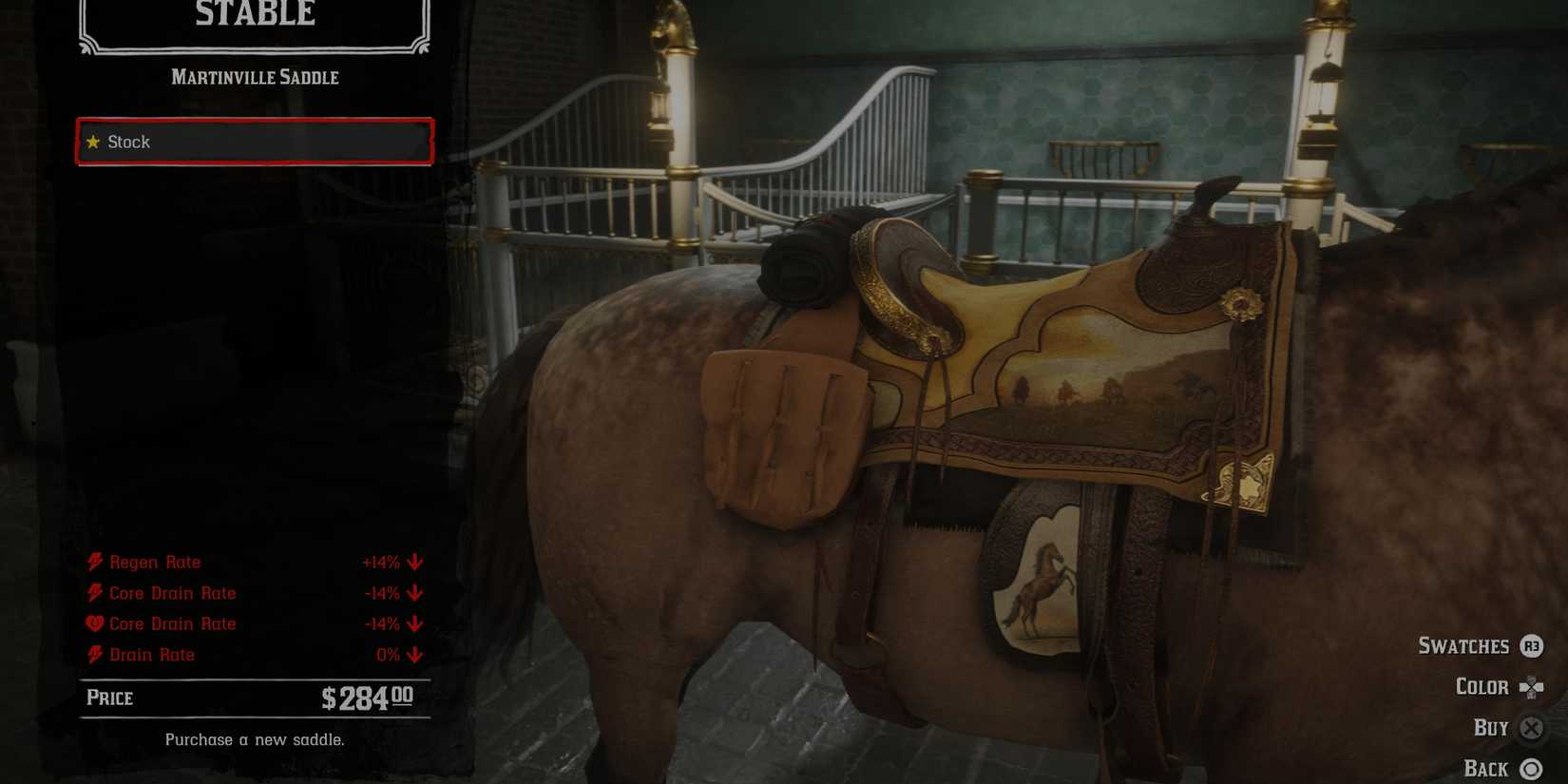This screenshot has width=1568, height=784.
Task: Click the down arrow next to 0% Drain Rate
Action: (412, 655)
